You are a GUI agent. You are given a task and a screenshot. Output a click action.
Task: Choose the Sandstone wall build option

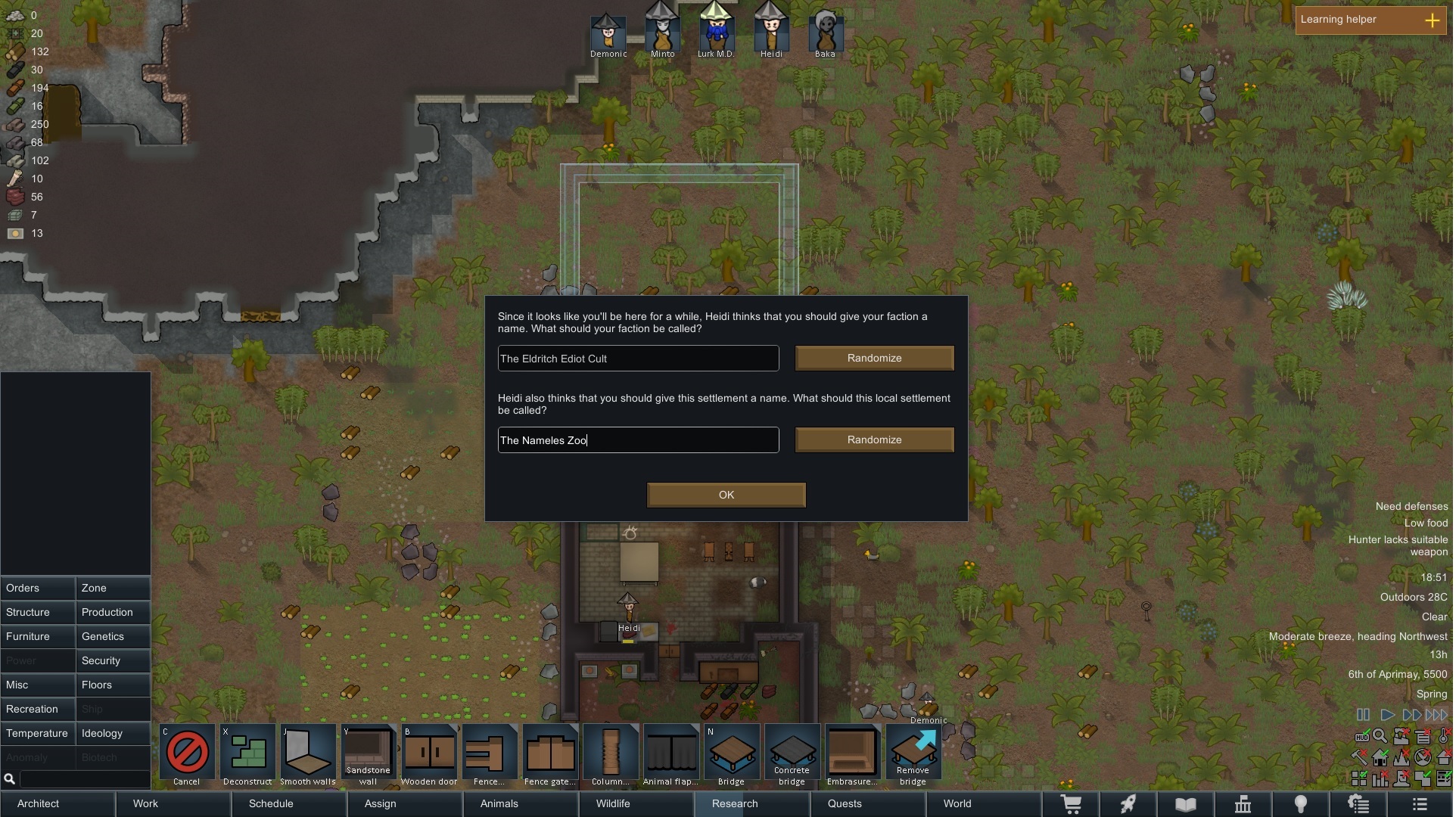(x=369, y=754)
